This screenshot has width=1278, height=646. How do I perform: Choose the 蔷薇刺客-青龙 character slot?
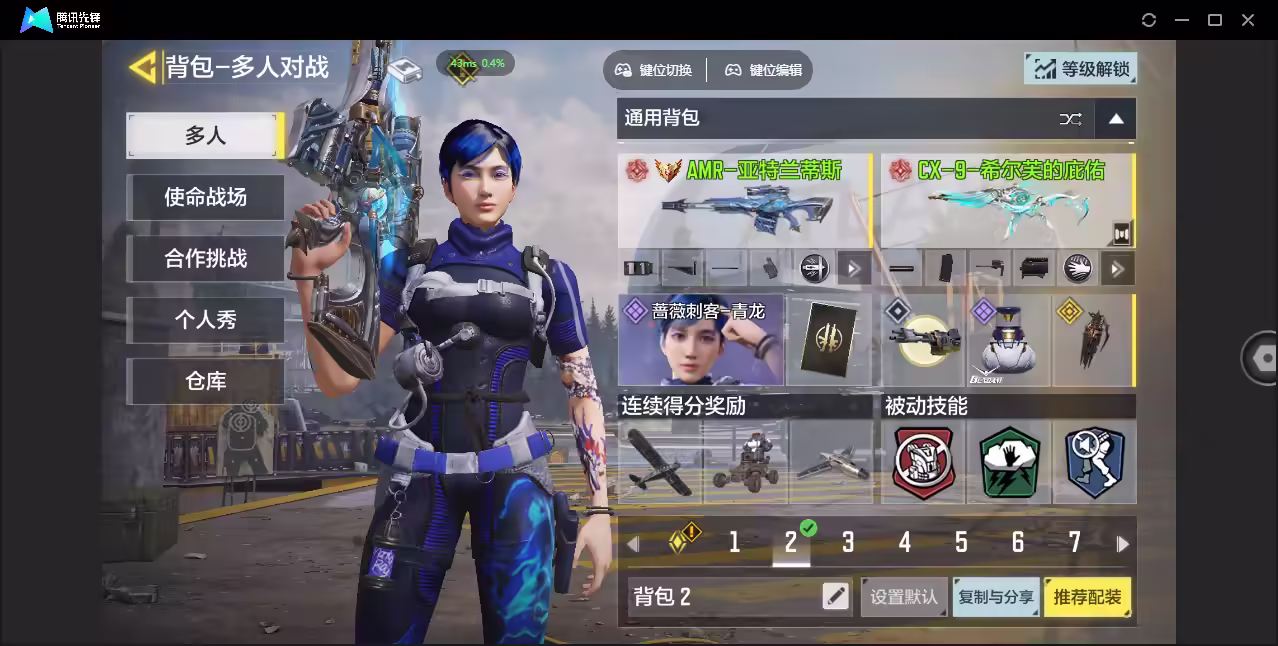701,340
